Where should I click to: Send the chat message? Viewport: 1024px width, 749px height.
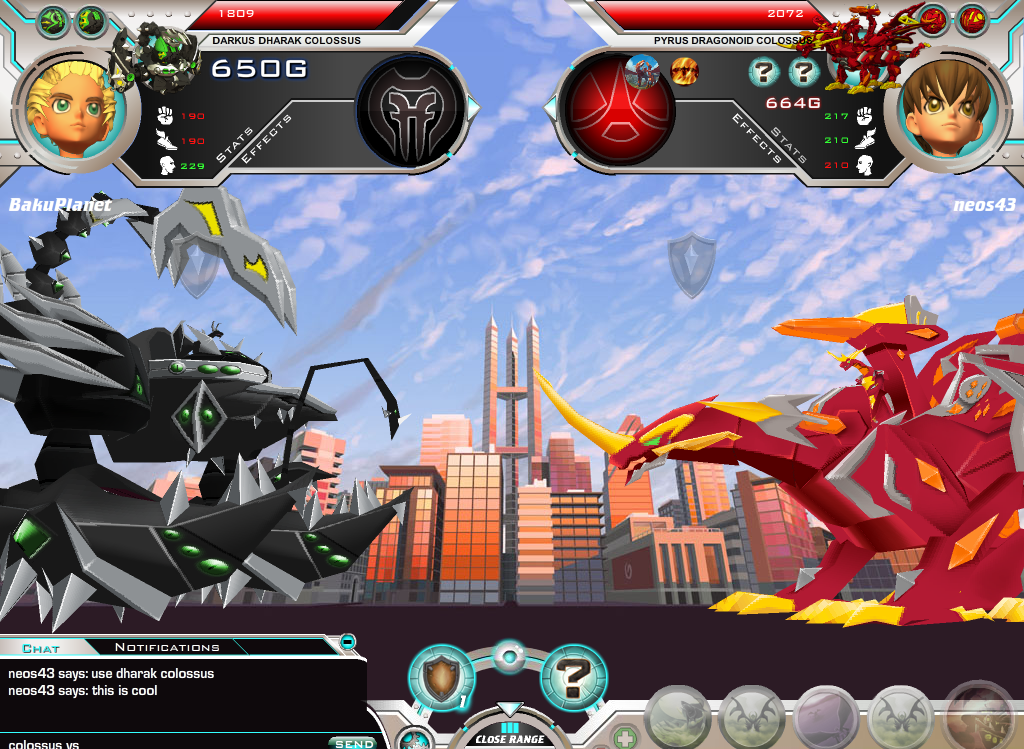tap(354, 743)
